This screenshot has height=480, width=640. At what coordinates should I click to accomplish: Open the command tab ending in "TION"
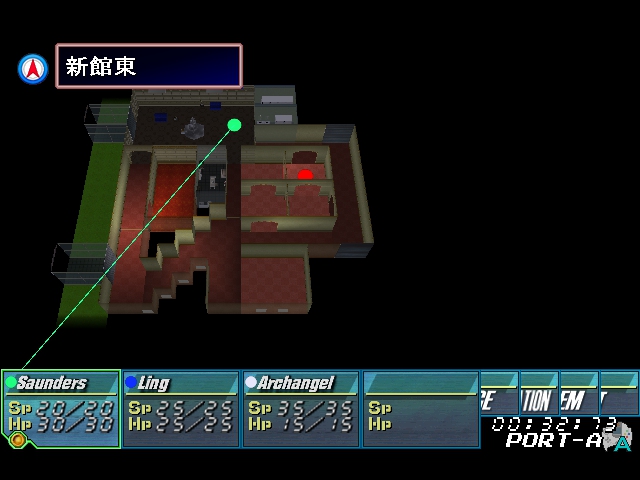tap(538, 401)
